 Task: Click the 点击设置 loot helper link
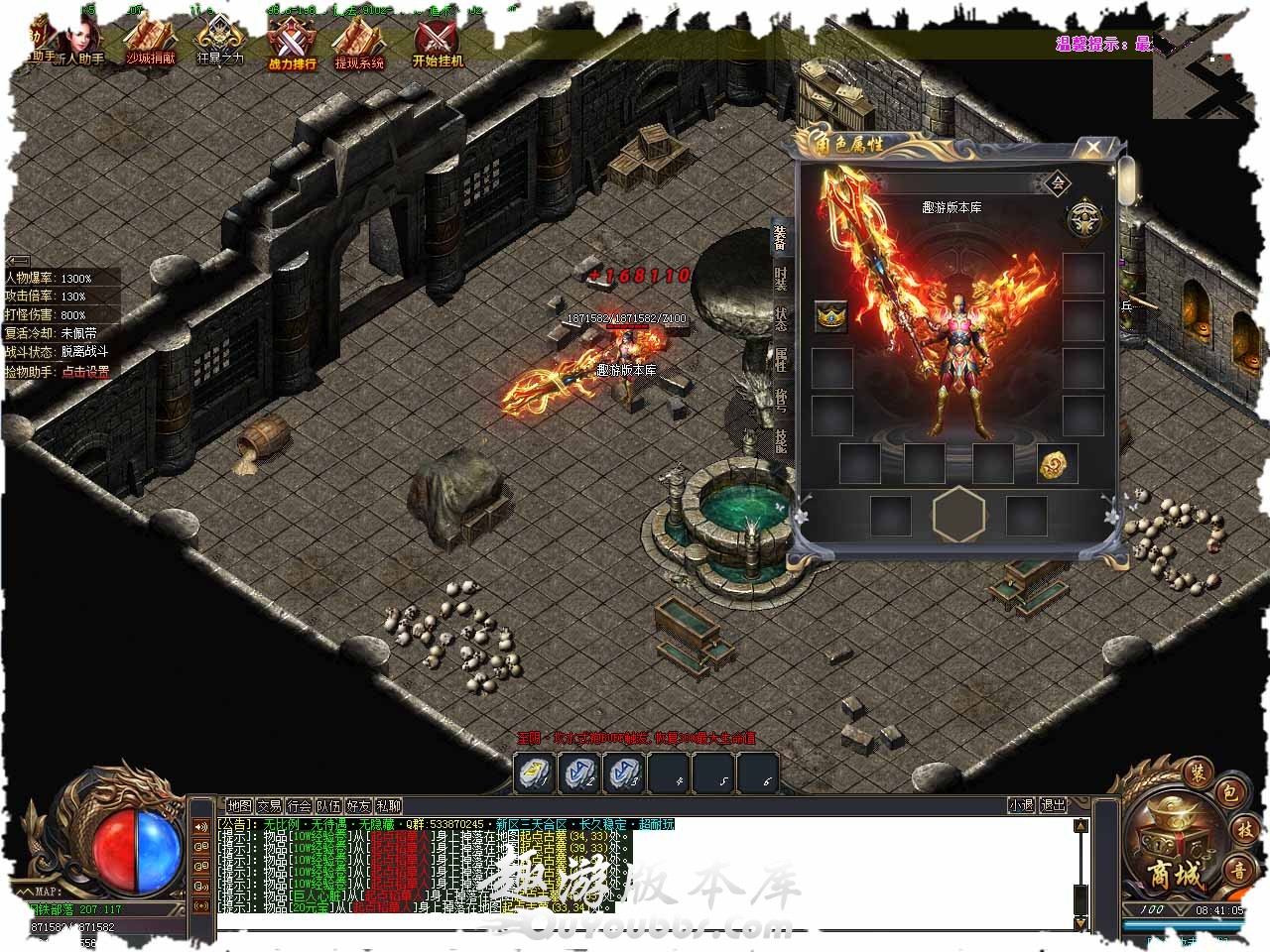click(x=85, y=372)
